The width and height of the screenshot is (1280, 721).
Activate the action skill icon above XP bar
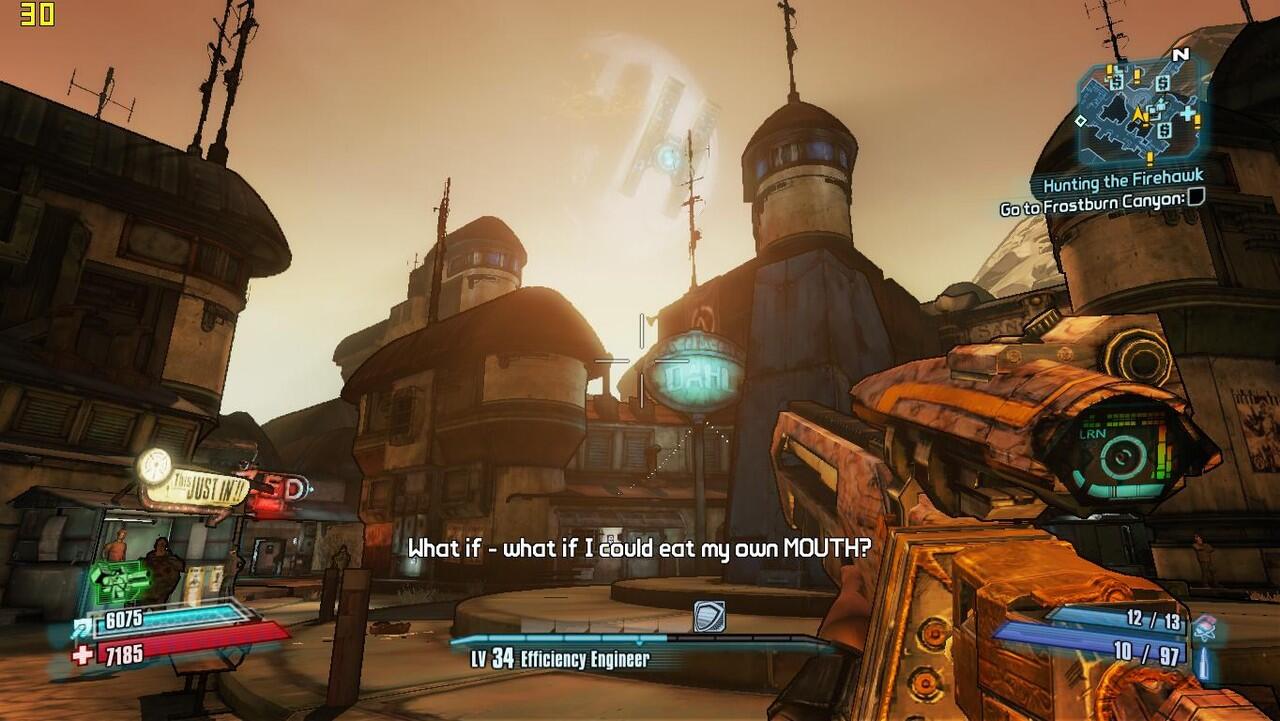709,616
